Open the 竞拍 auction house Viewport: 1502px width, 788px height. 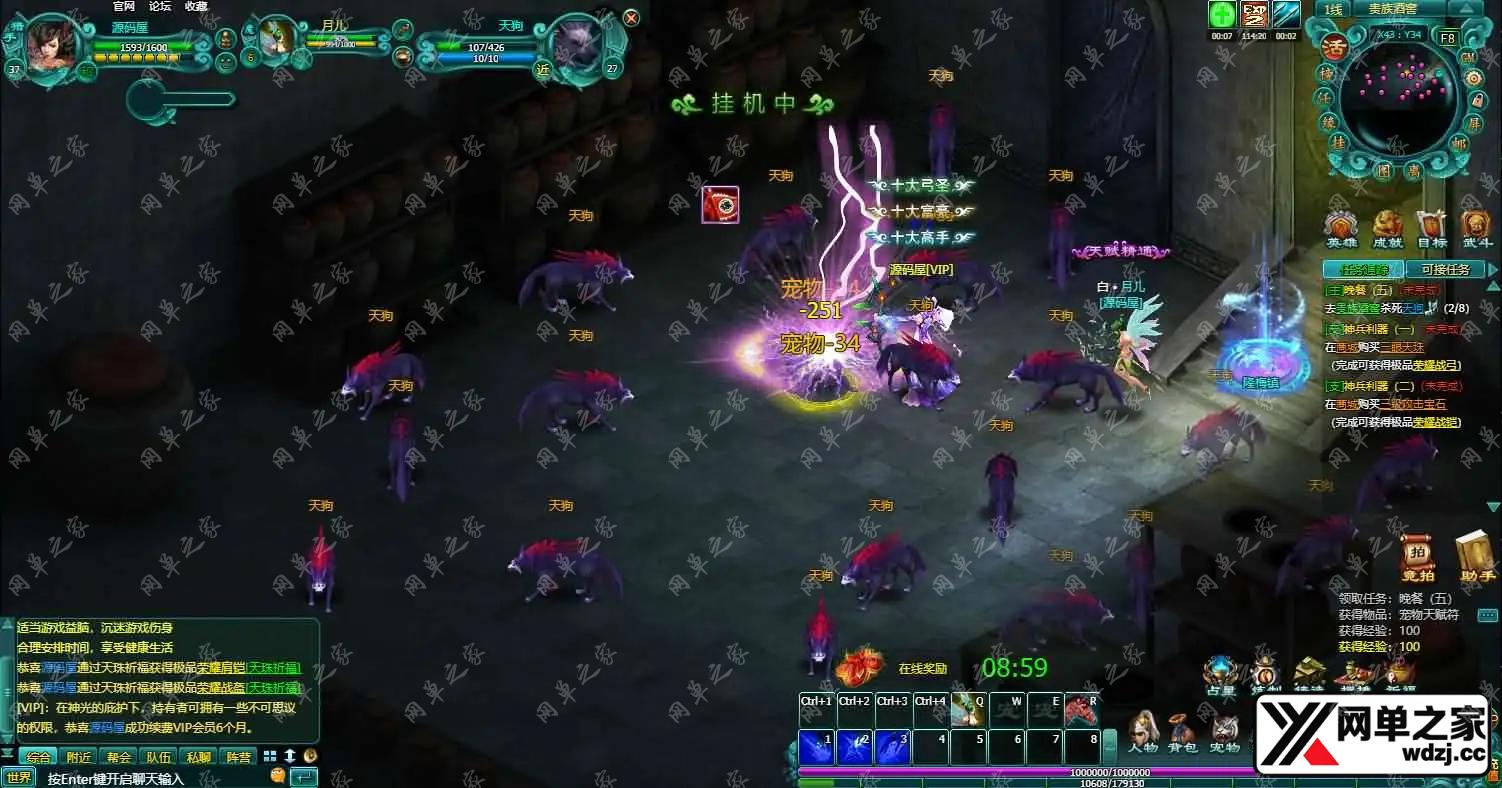tap(1417, 558)
